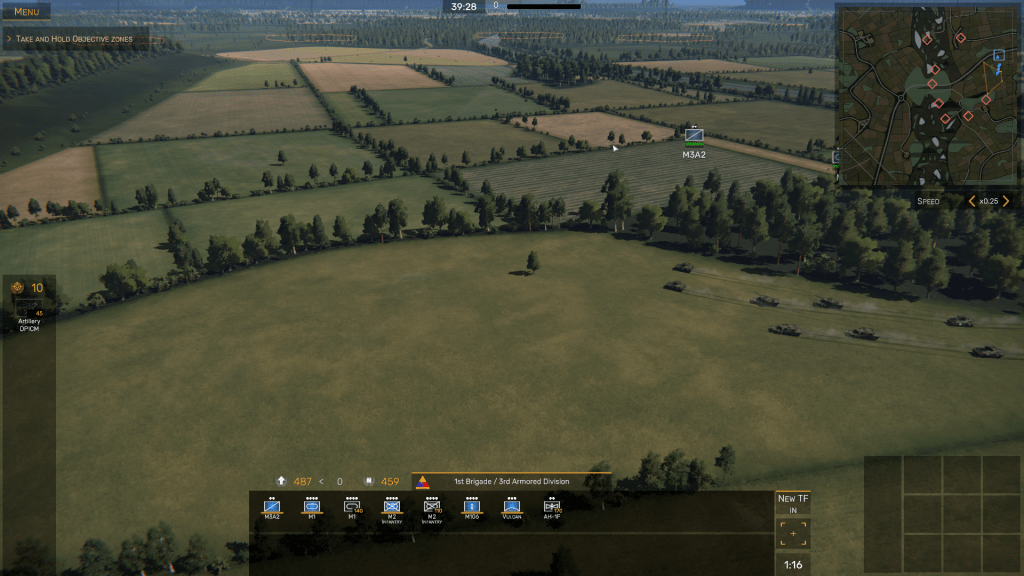
Task: Select the M3A2 unit card in deployment bar
Action: [272, 508]
